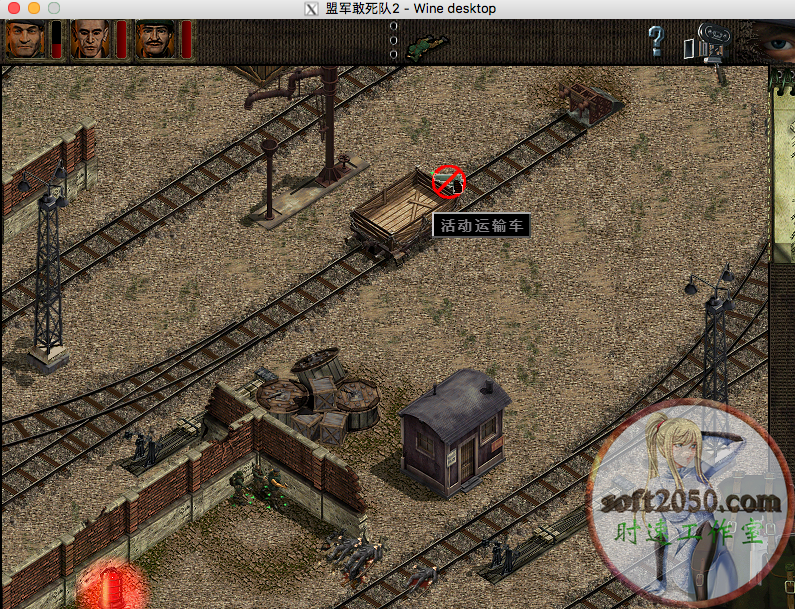Open the question mark help
This screenshot has width=795, height=609.
(x=656, y=41)
